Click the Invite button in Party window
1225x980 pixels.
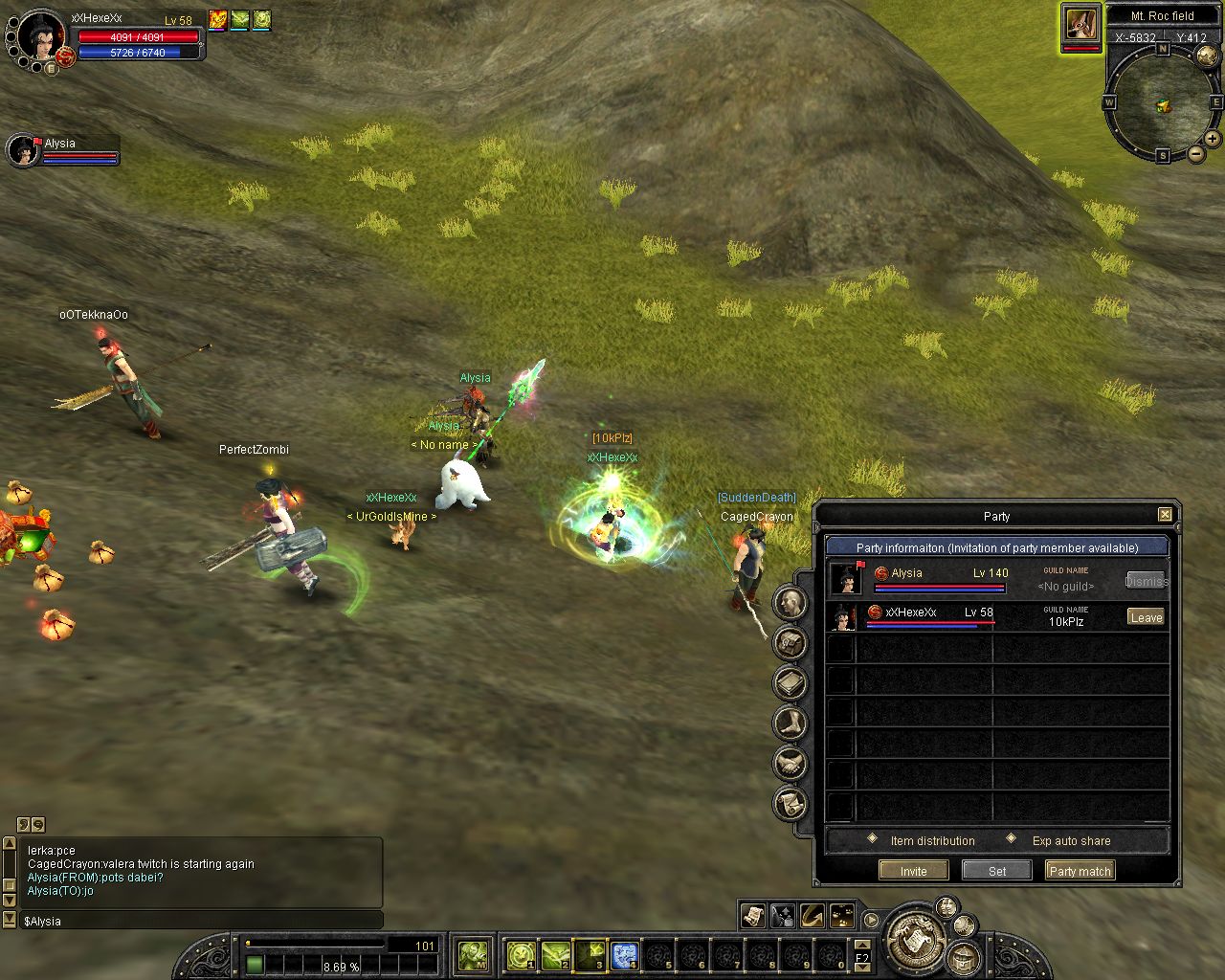913,871
